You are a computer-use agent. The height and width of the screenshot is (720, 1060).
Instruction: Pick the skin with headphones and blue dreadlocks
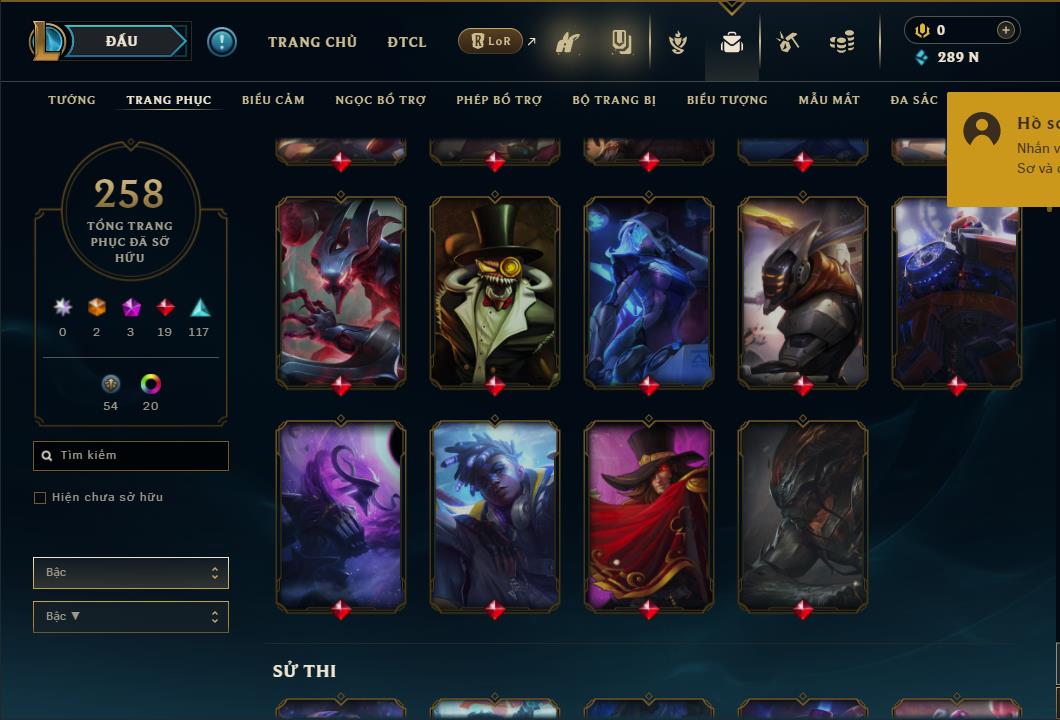click(495, 514)
